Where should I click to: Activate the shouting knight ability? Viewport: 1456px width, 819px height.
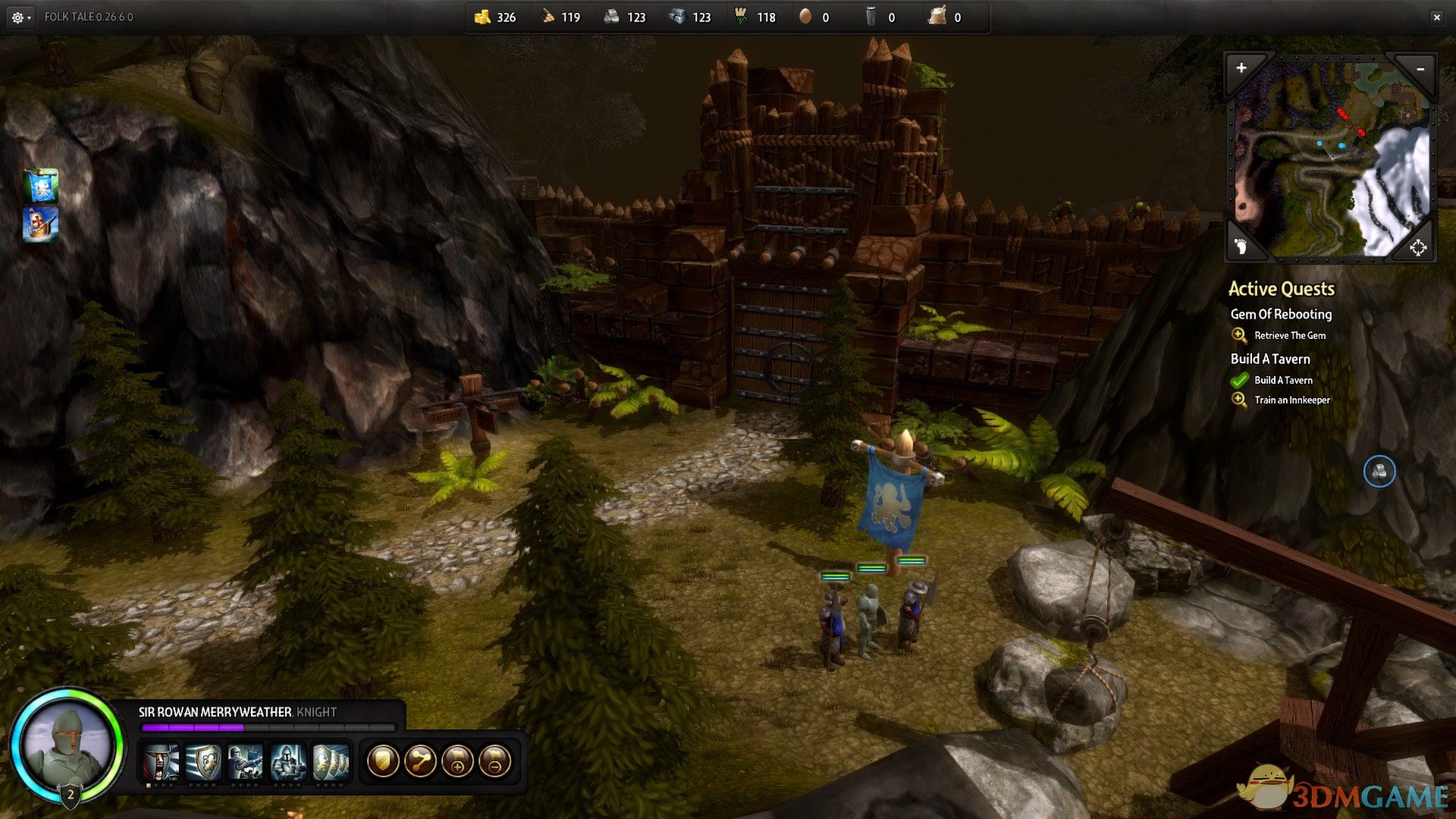tap(162, 761)
